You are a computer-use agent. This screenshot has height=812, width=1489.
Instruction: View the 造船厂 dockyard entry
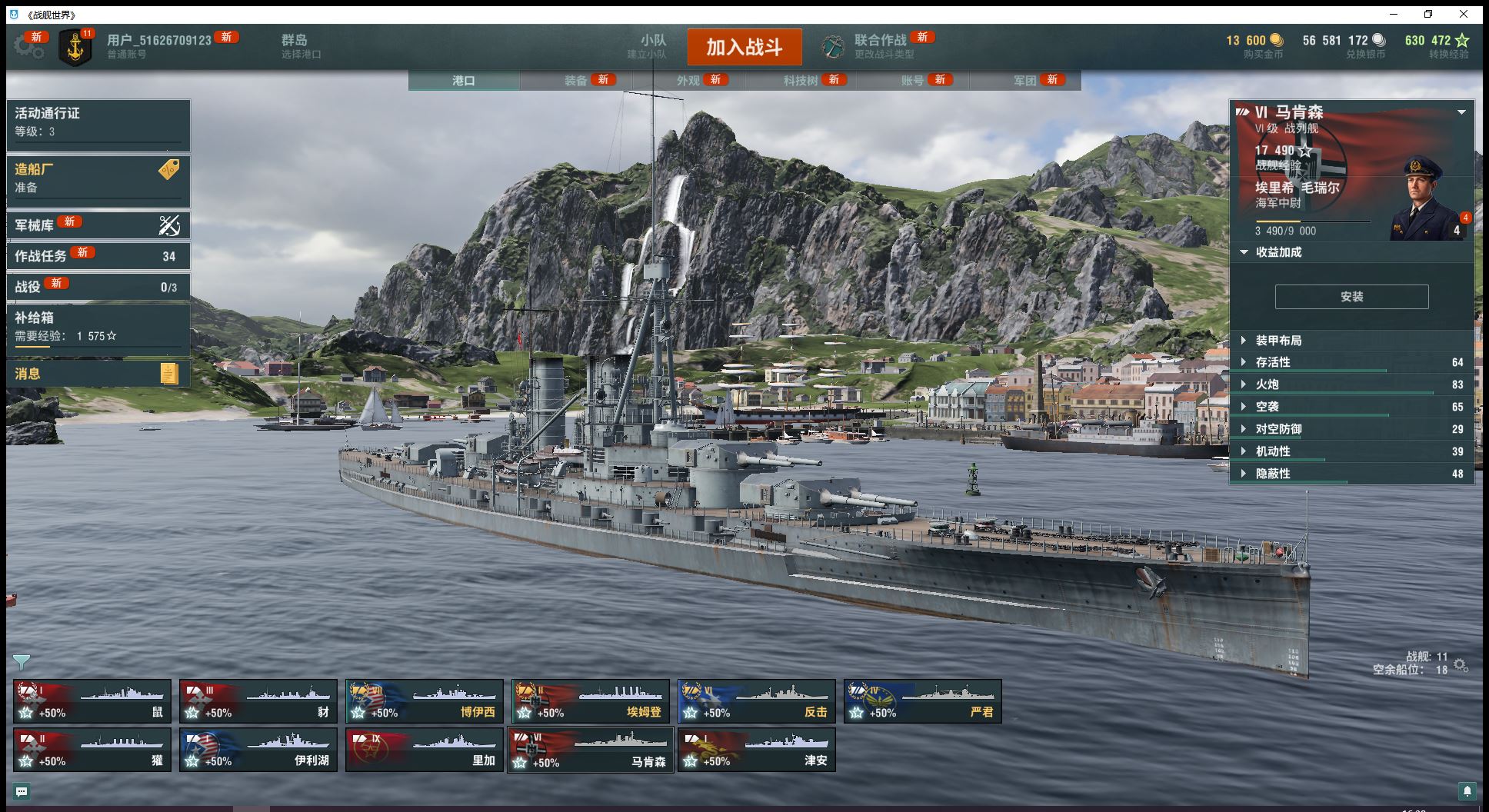[98, 178]
